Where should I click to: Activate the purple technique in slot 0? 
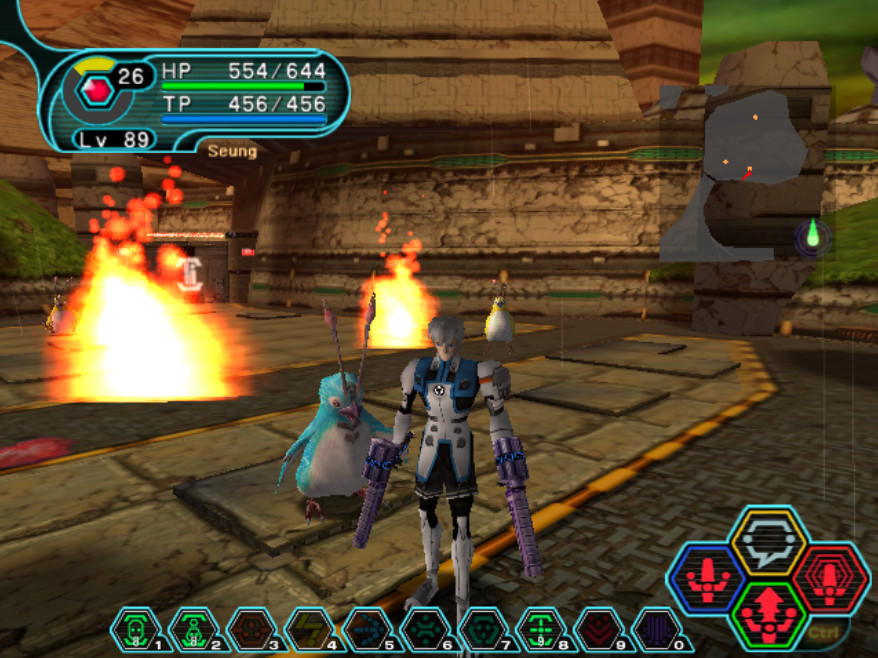(657, 630)
